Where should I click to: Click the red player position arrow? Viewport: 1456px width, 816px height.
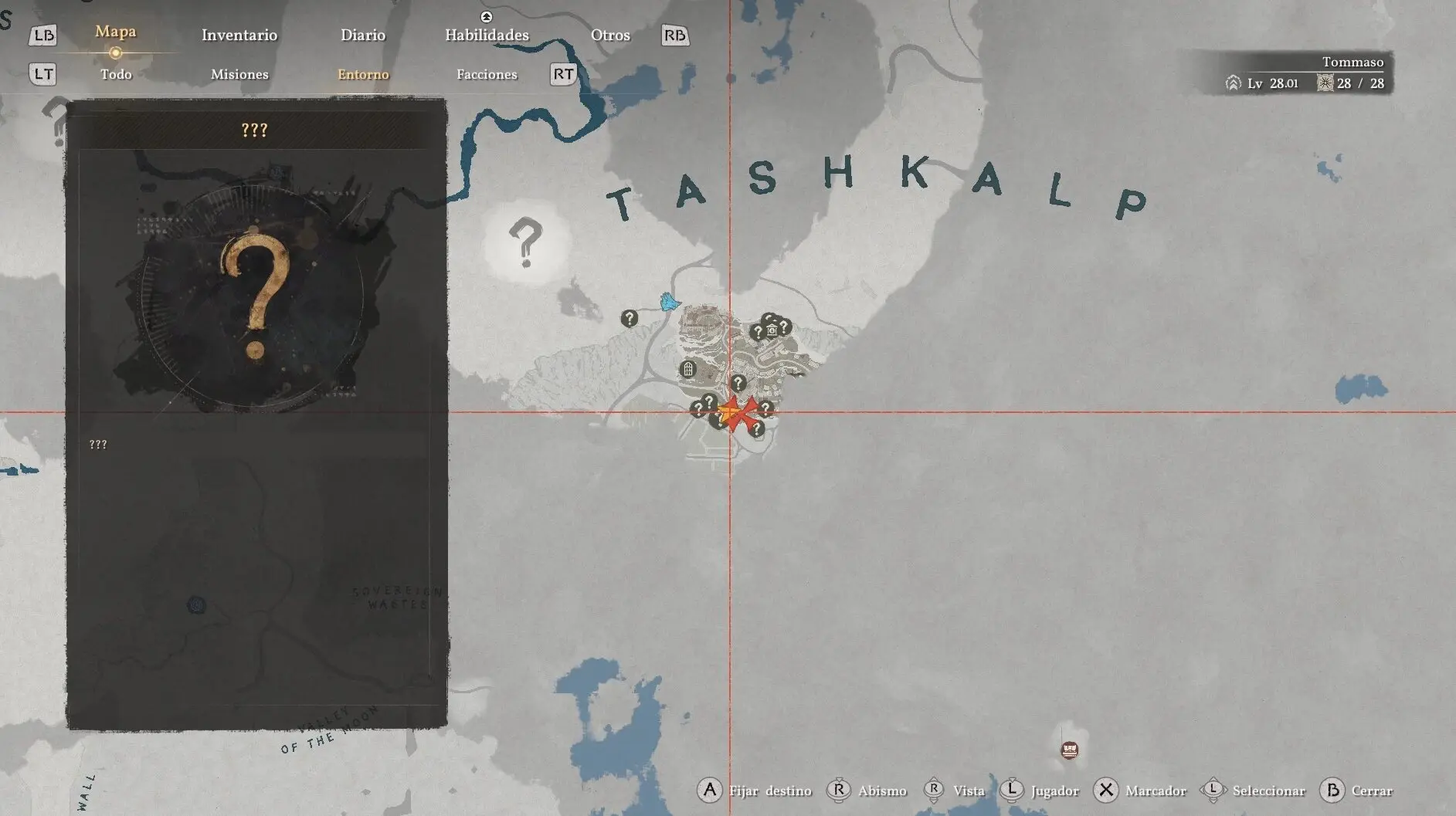tap(738, 414)
